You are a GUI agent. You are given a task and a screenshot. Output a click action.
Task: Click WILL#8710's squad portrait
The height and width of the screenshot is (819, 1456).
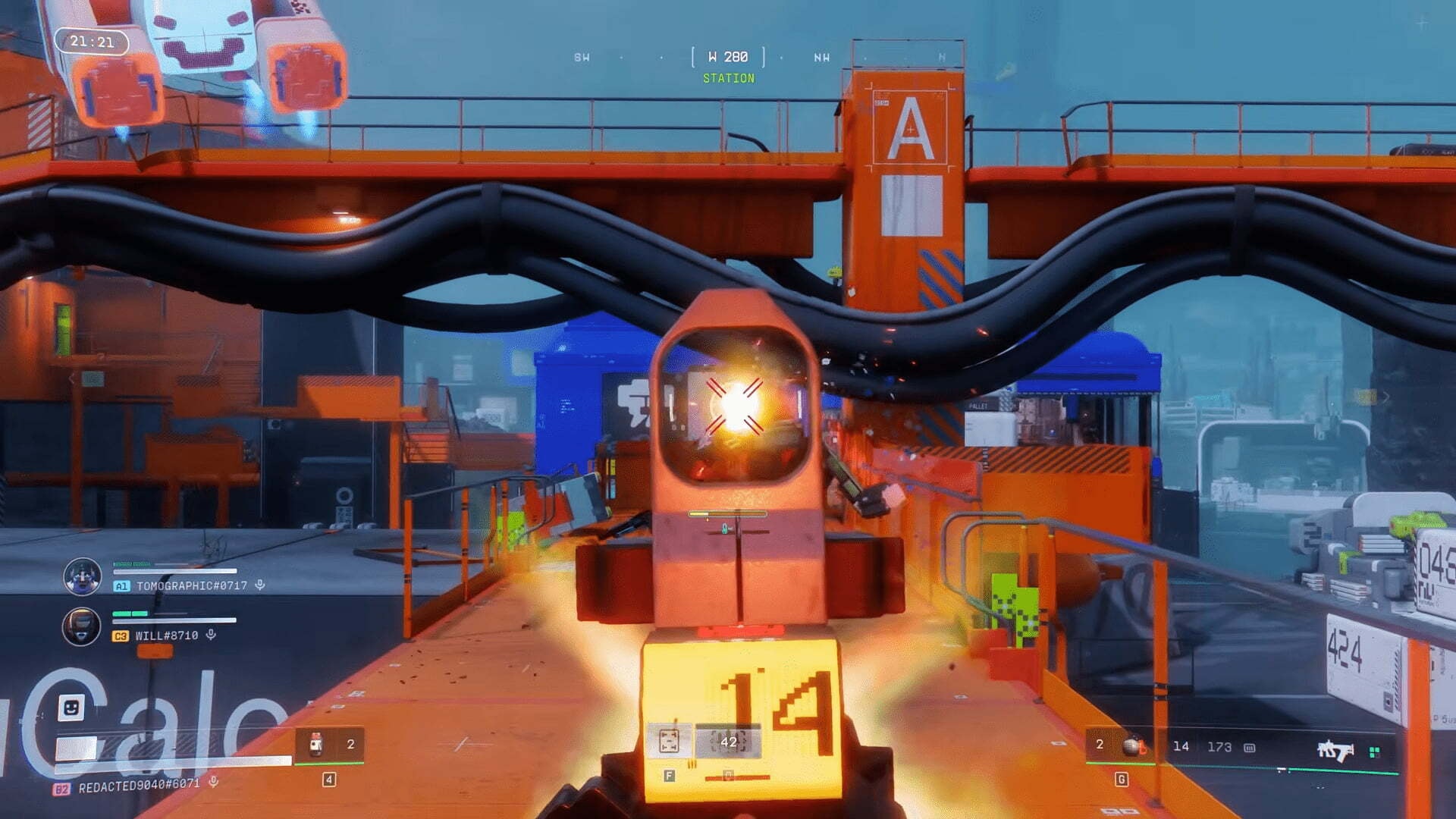[82, 627]
